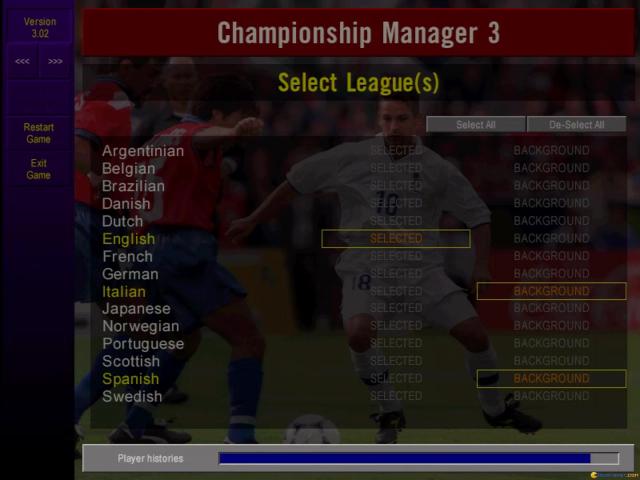640x480 pixels.
Task: Choose Exit Game in the sidebar
Action: point(38,169)
